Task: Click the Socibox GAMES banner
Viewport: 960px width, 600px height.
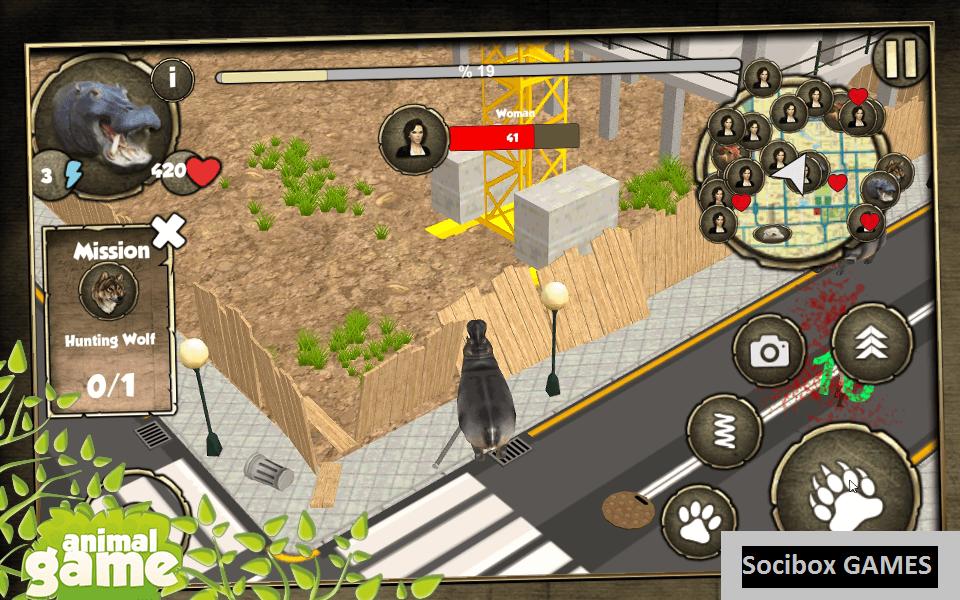Action: (836, 566)
